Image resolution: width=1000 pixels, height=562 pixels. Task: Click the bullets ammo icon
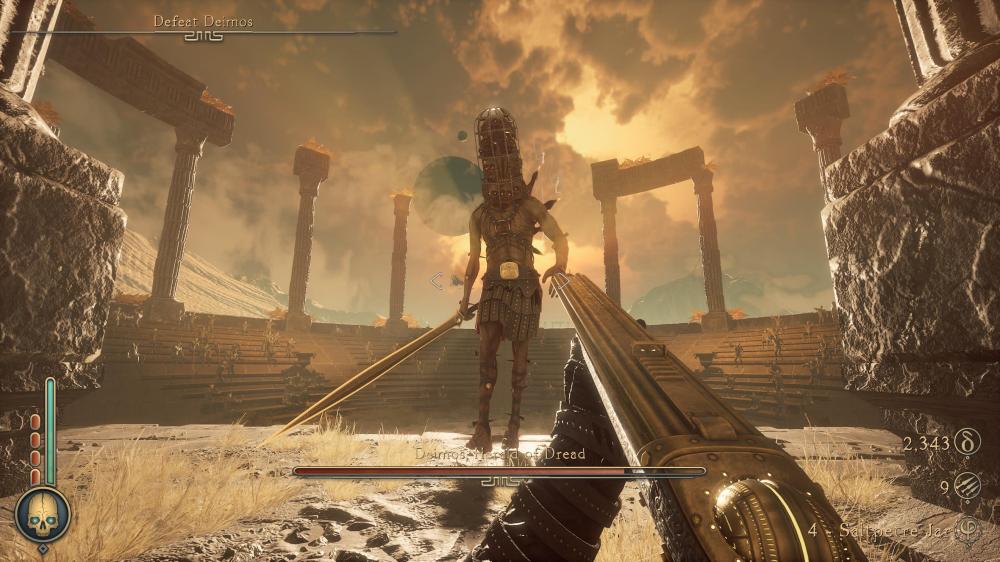point(967,486)
